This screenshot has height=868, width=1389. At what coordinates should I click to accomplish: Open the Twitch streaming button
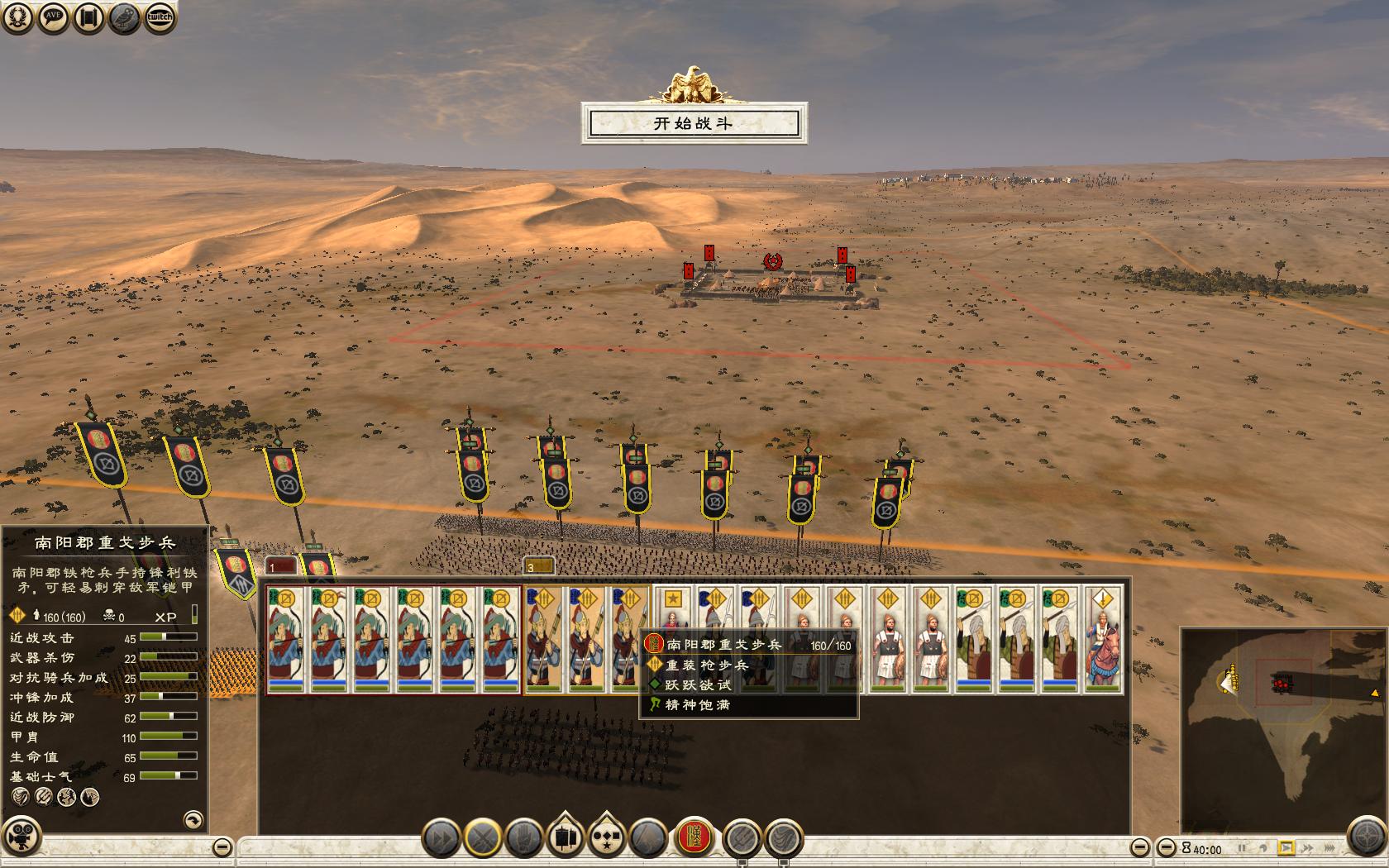pyautogui.click(x=160, y=17)
